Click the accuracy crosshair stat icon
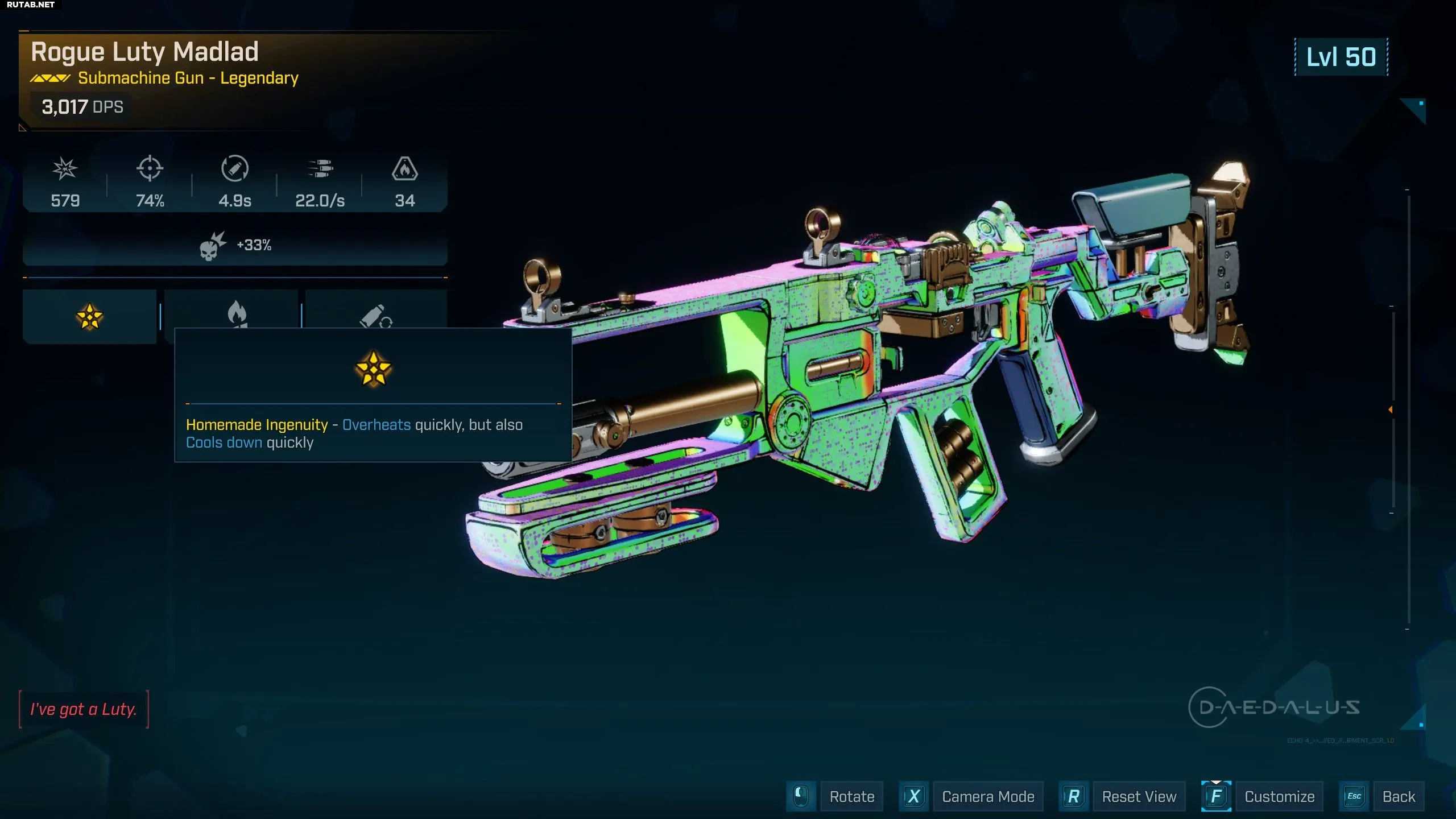 (150, 169)
